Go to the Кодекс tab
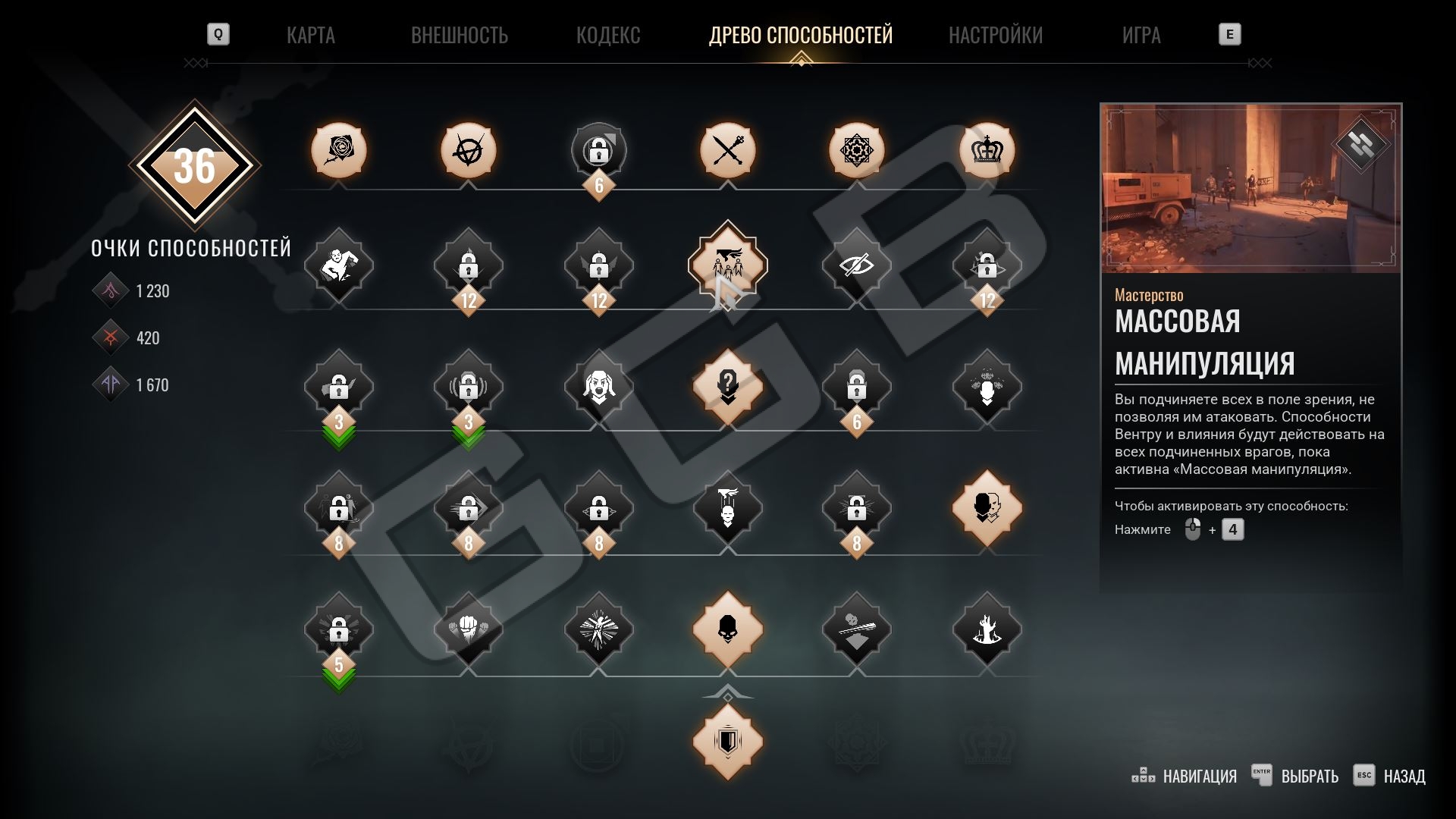The width and height of the screenshot is (1456, 819). tap(607, 35)
